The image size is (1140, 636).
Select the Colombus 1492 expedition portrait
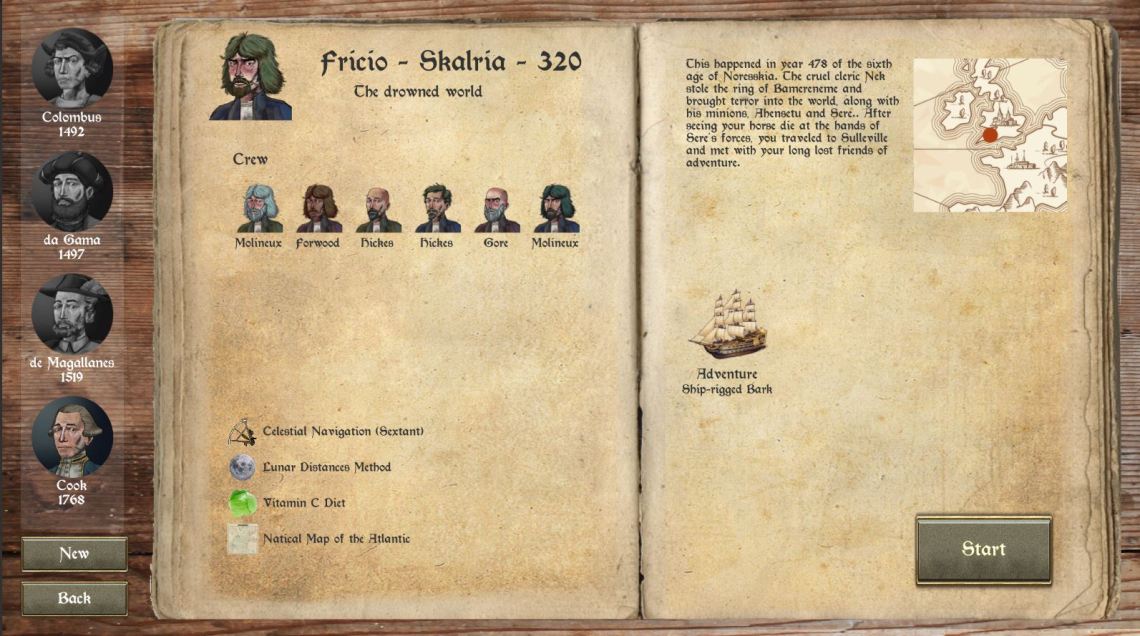[x=72, y=69]
